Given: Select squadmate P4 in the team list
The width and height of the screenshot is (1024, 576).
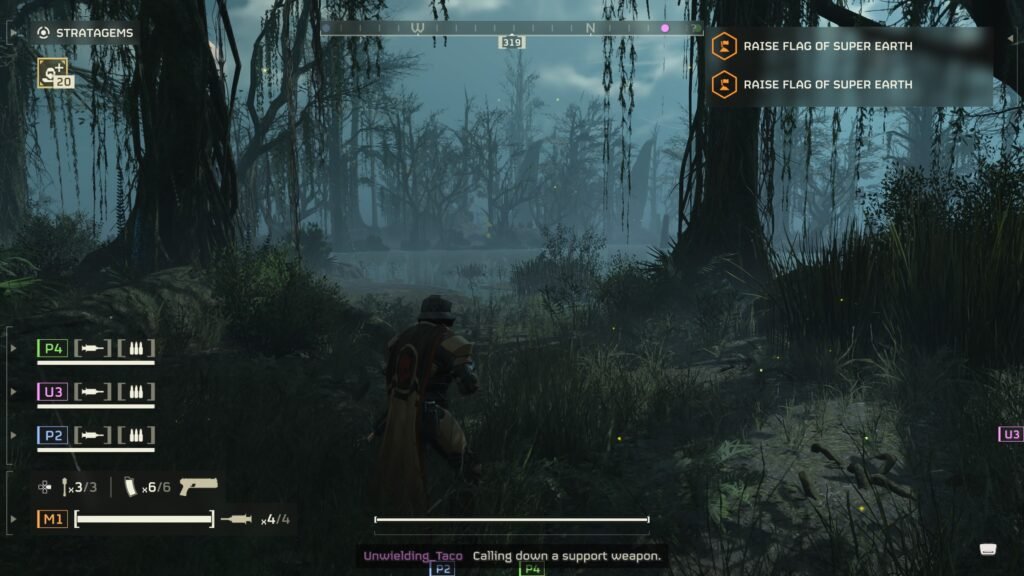Looking at the screenshot, I should 52,348.
